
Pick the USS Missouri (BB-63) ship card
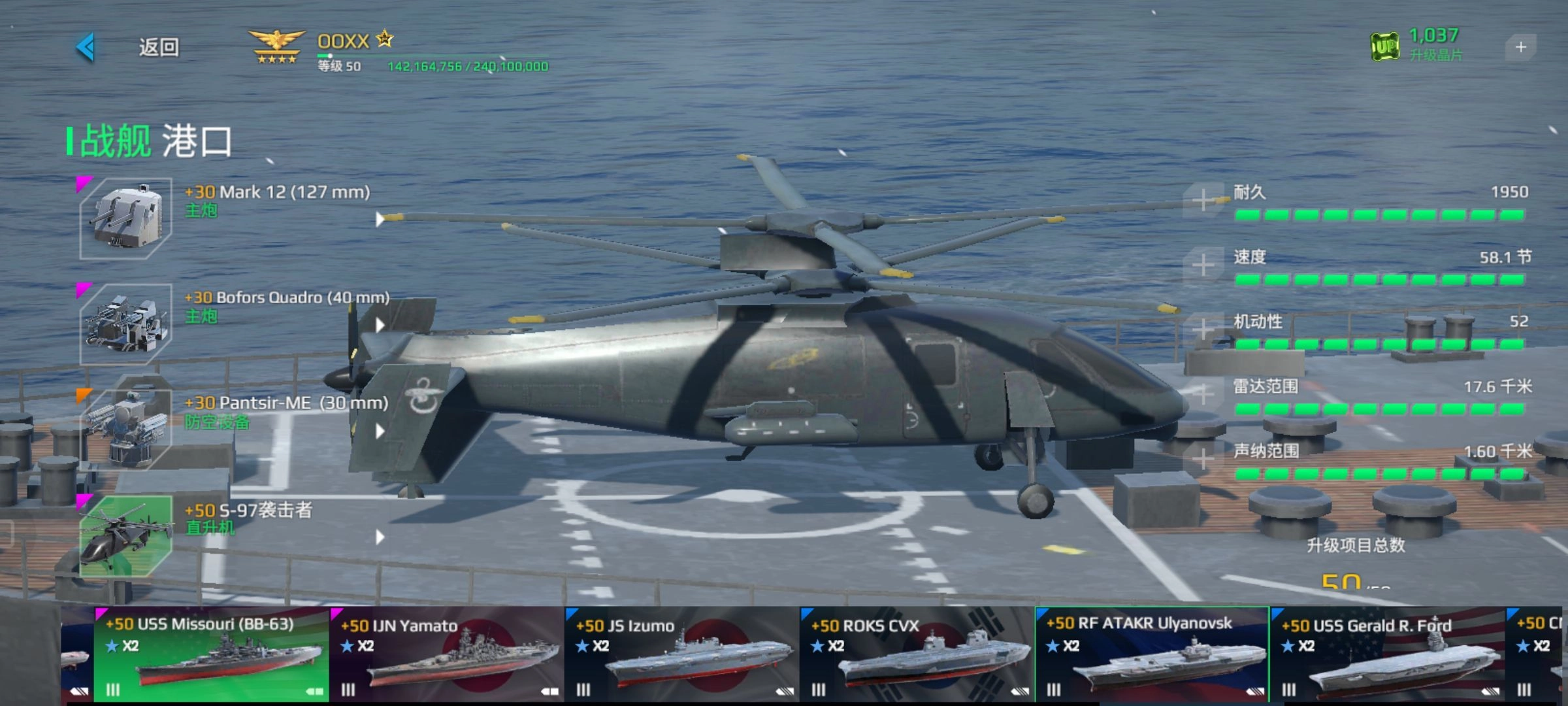coord(211,655)
